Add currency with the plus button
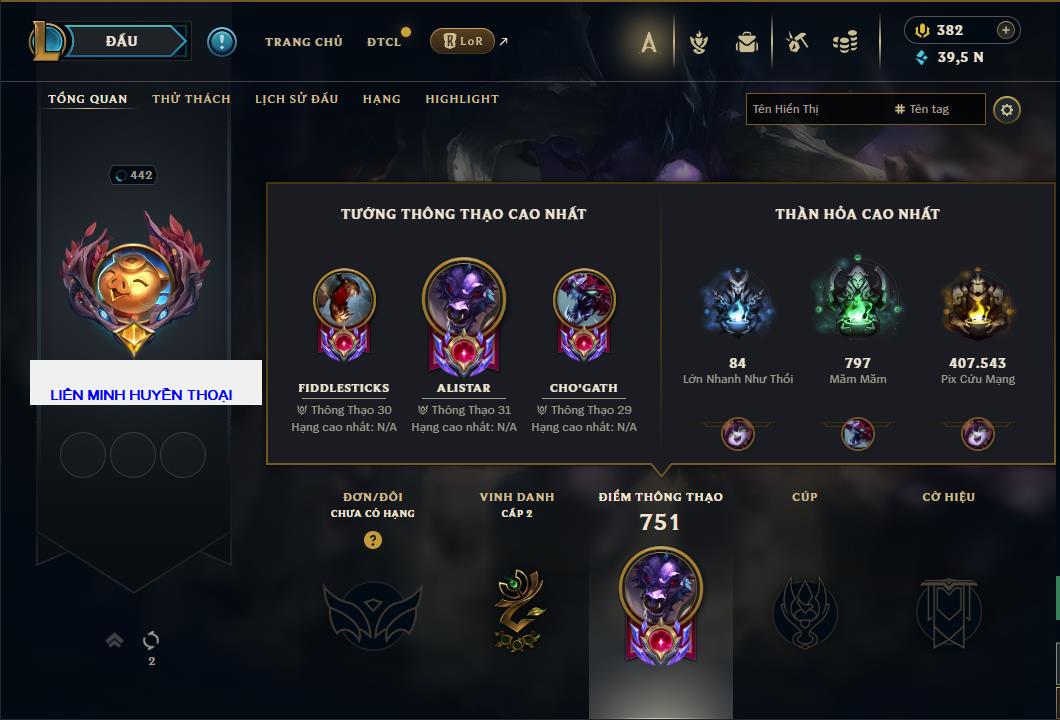 [1006, 30]
